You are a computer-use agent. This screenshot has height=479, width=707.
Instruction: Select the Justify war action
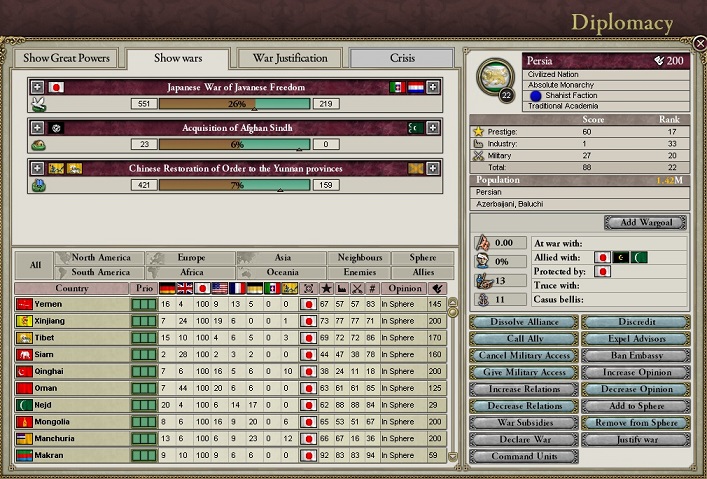[x=635, y=440]
